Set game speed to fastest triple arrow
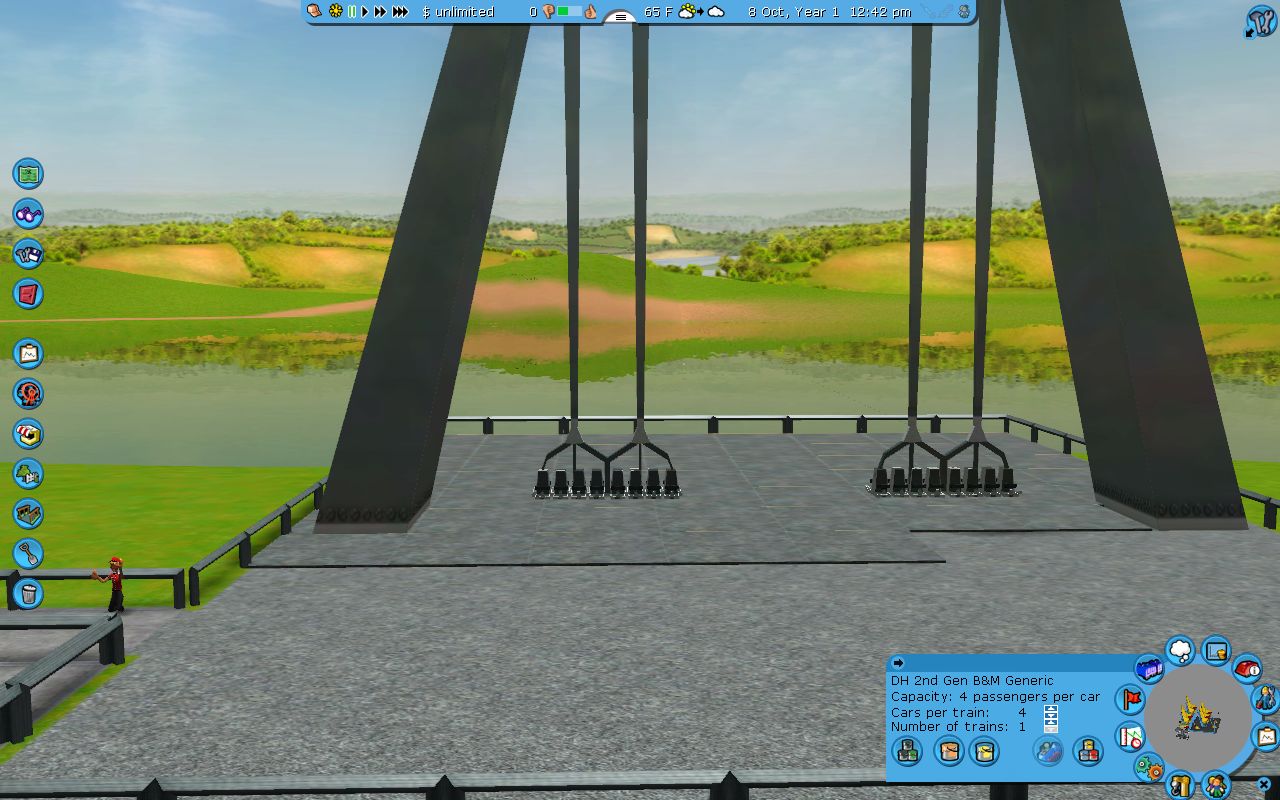The image size is (1280, 800). click(x=400, y=12)
